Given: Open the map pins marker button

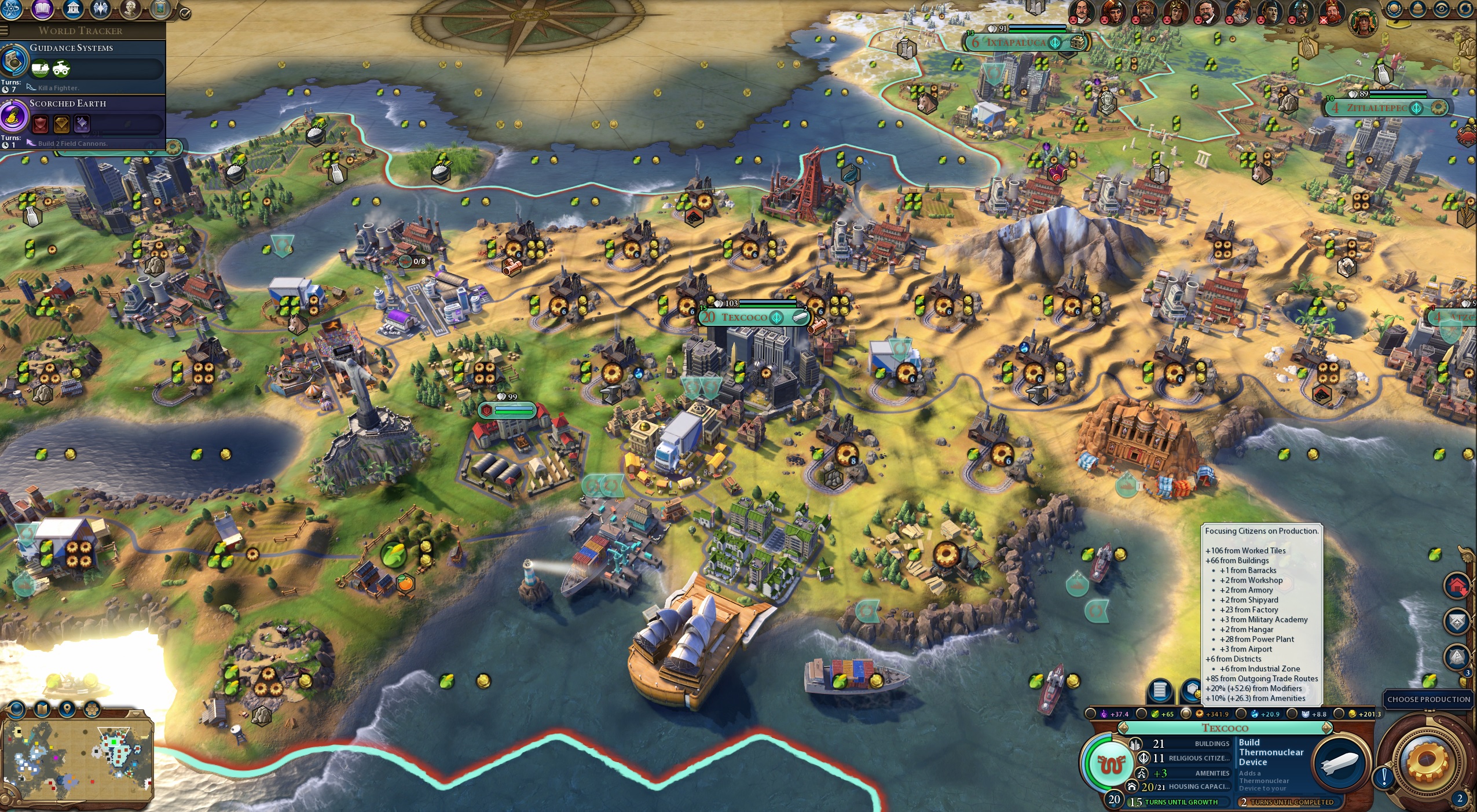Looking at the screenshot, I should pos(67,708).
